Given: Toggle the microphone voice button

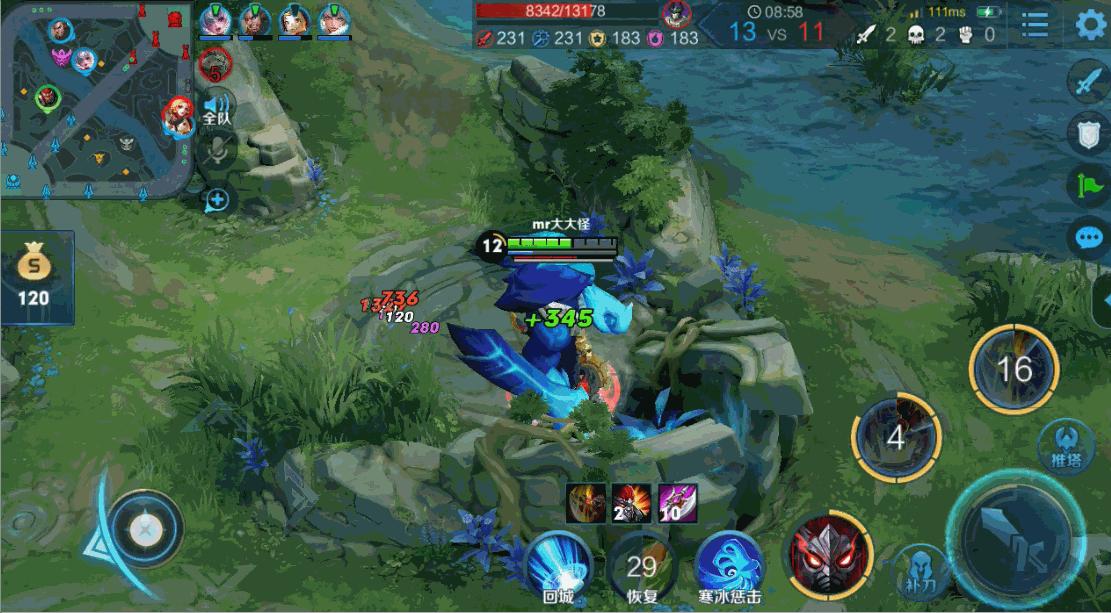Looking at the screenshot, I should coord(216,152).
